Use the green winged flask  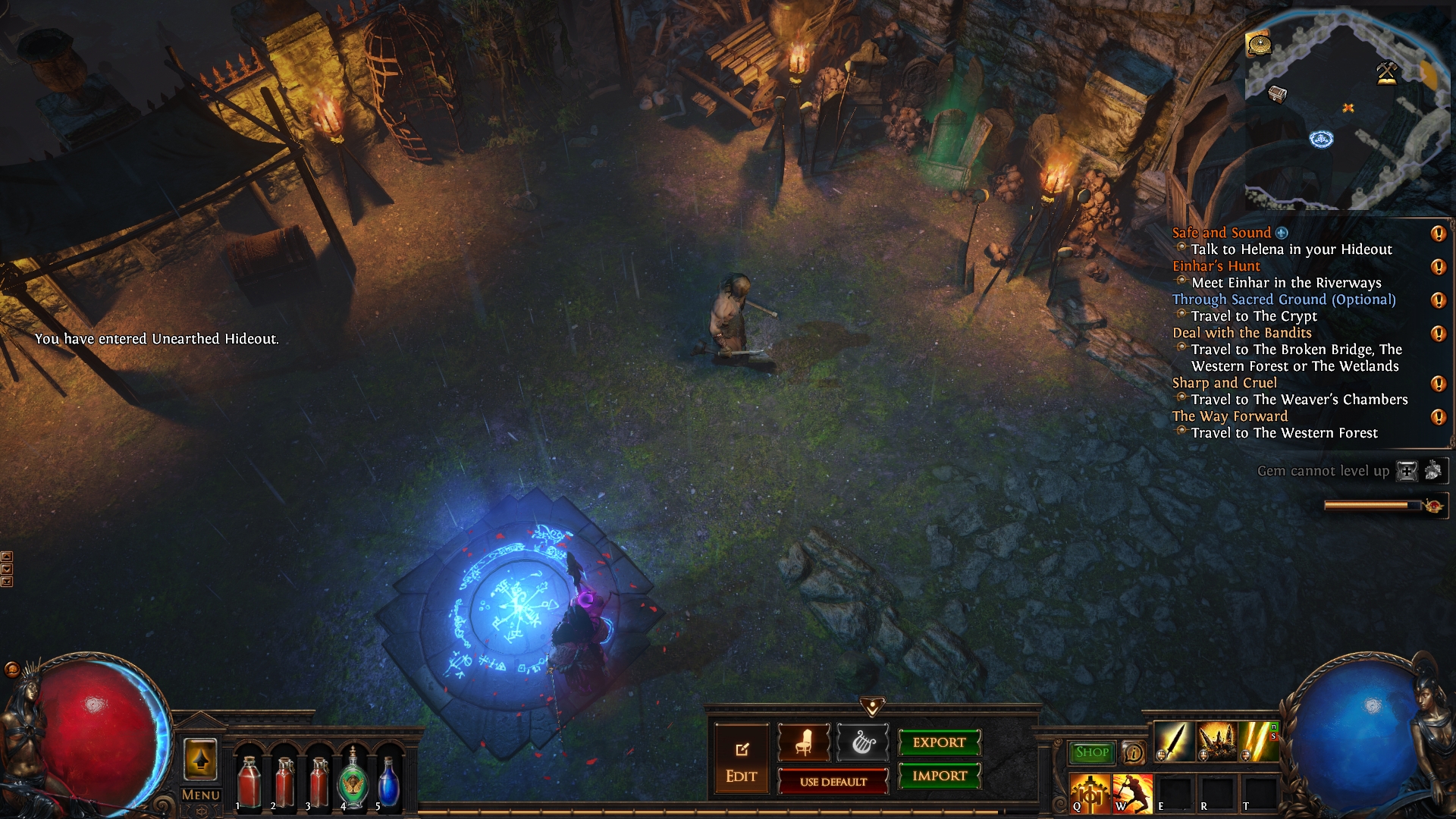353,778
